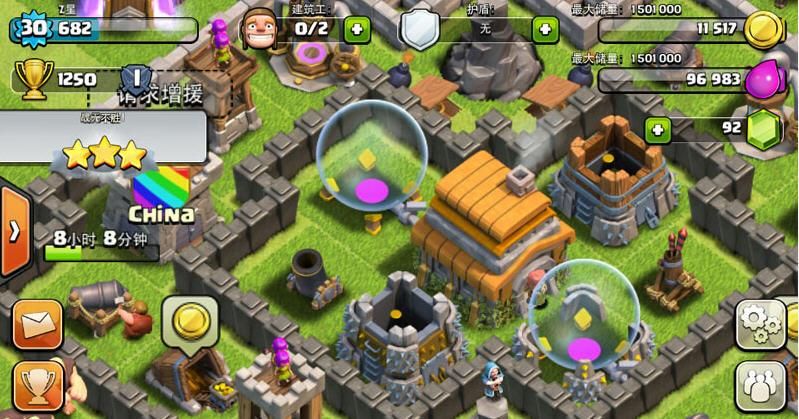The image size is (799, 419).
Task: Expand the orange arrow side tab
Action: [x=14, y=231]
